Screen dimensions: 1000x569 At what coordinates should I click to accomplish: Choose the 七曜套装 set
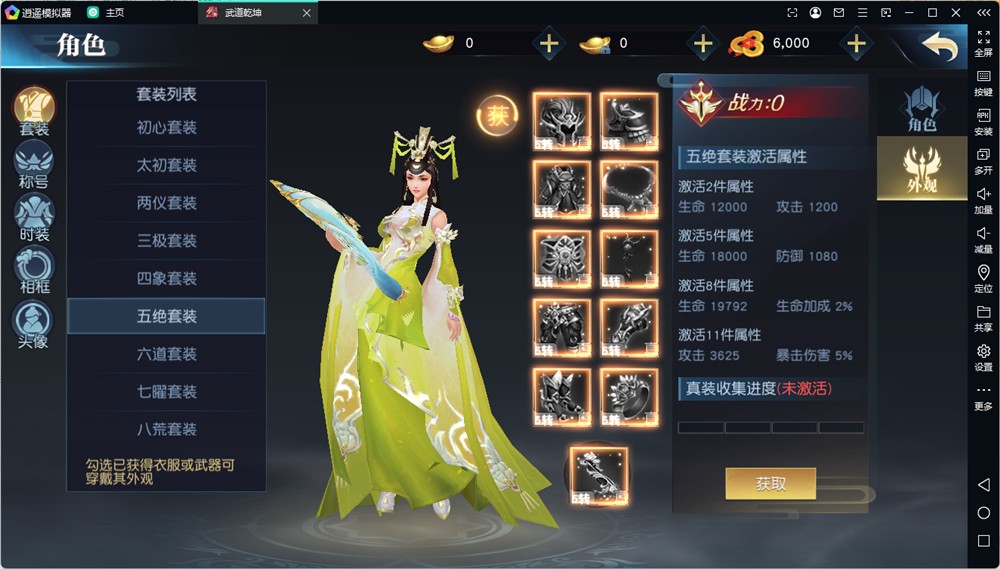point(166,392)
